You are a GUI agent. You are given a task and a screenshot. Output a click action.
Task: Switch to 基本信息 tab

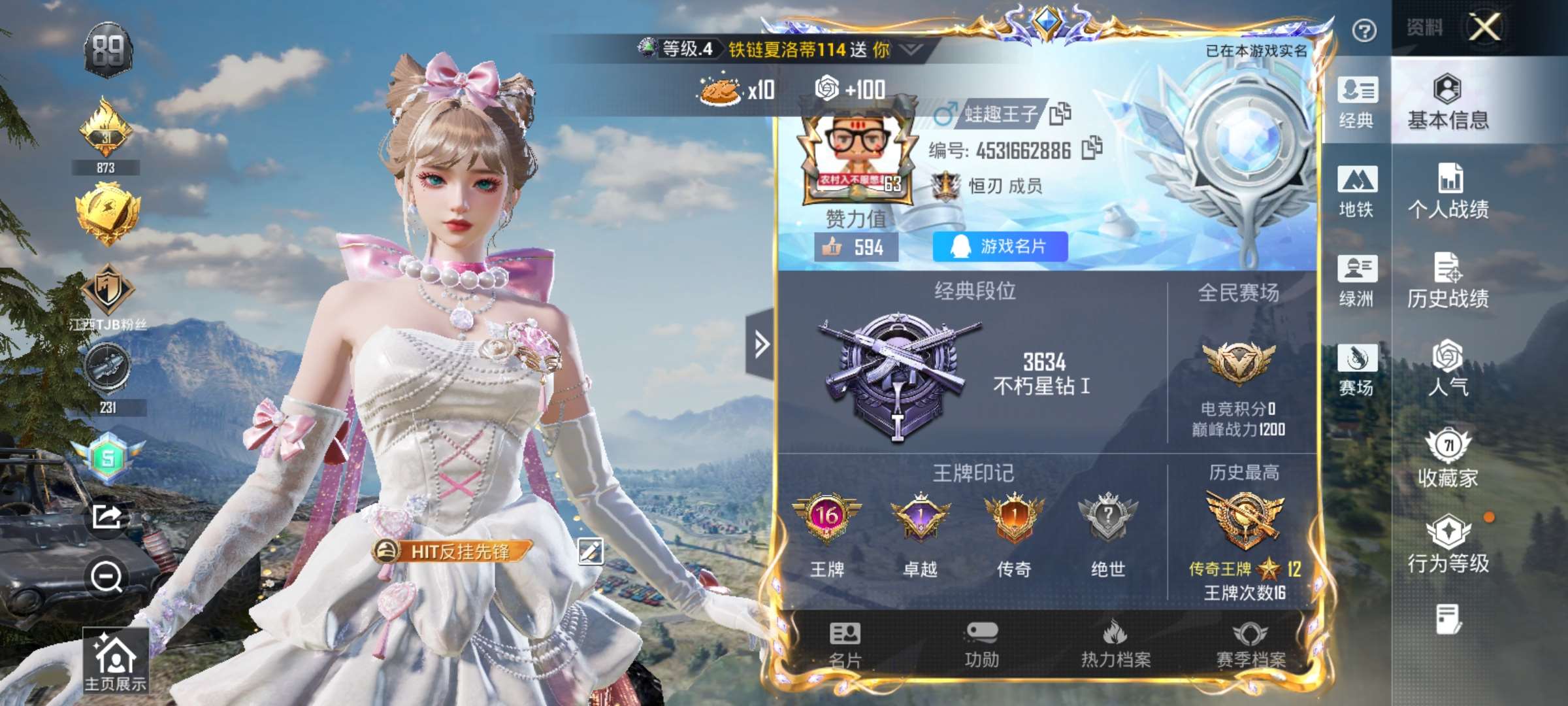tap(1448, 102)
